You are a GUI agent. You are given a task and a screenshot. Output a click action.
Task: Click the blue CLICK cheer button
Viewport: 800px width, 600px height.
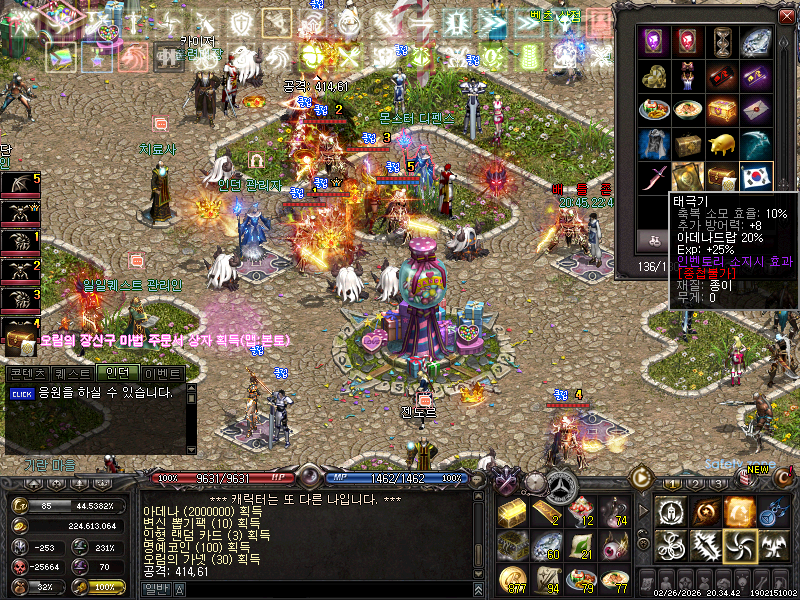click(22, 394)
